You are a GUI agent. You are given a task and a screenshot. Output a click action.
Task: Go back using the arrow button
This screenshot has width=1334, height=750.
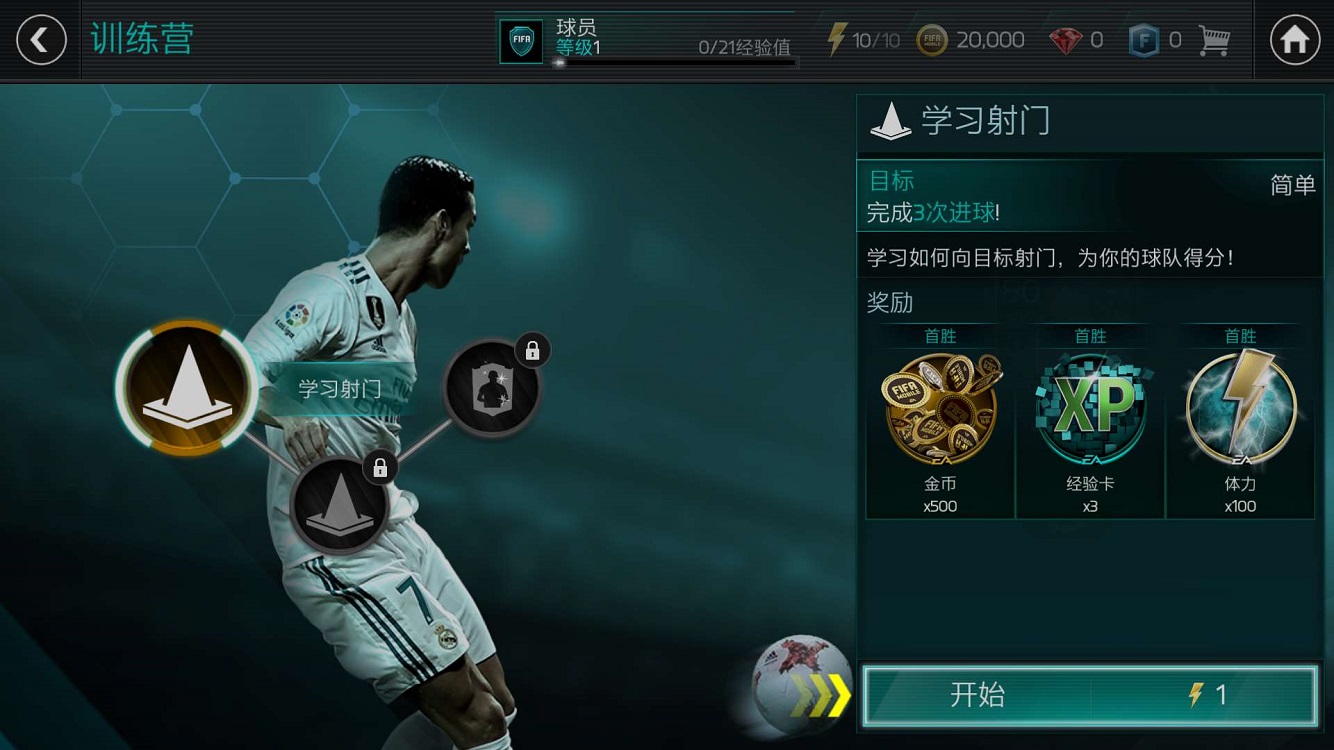tap(41, 40)
